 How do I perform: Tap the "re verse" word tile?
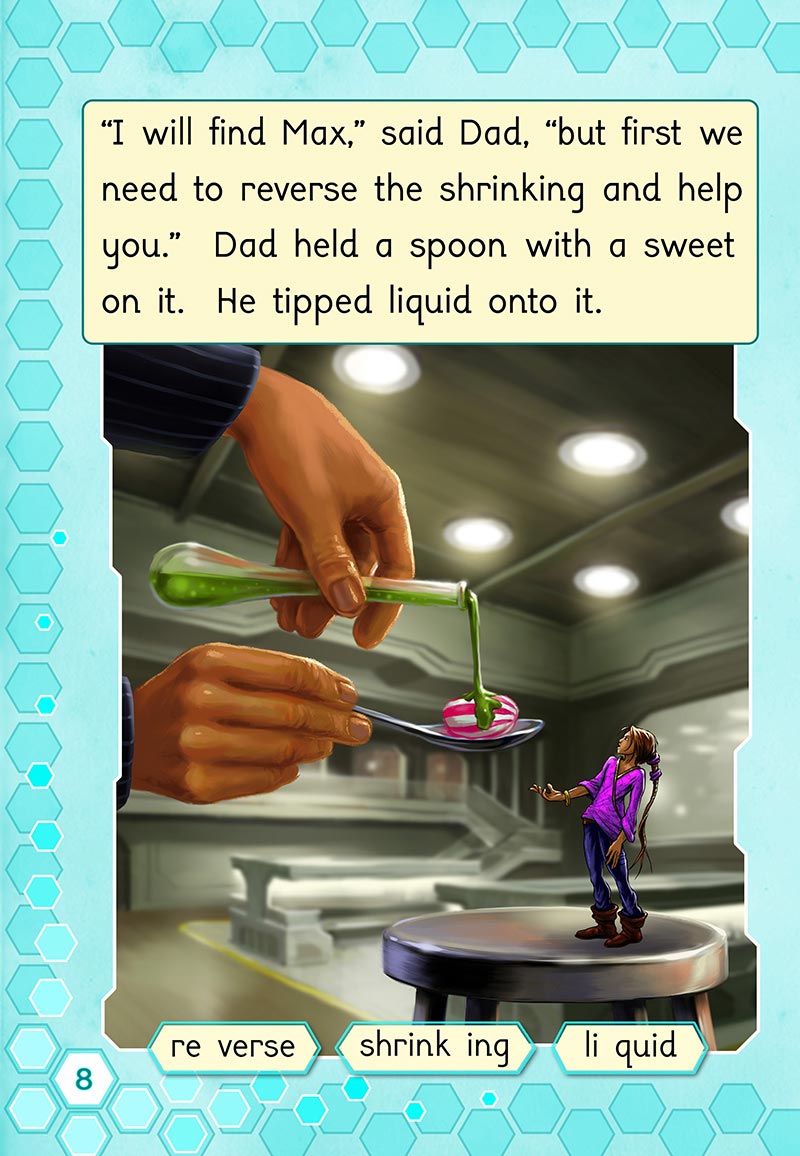pos(233,1047)
